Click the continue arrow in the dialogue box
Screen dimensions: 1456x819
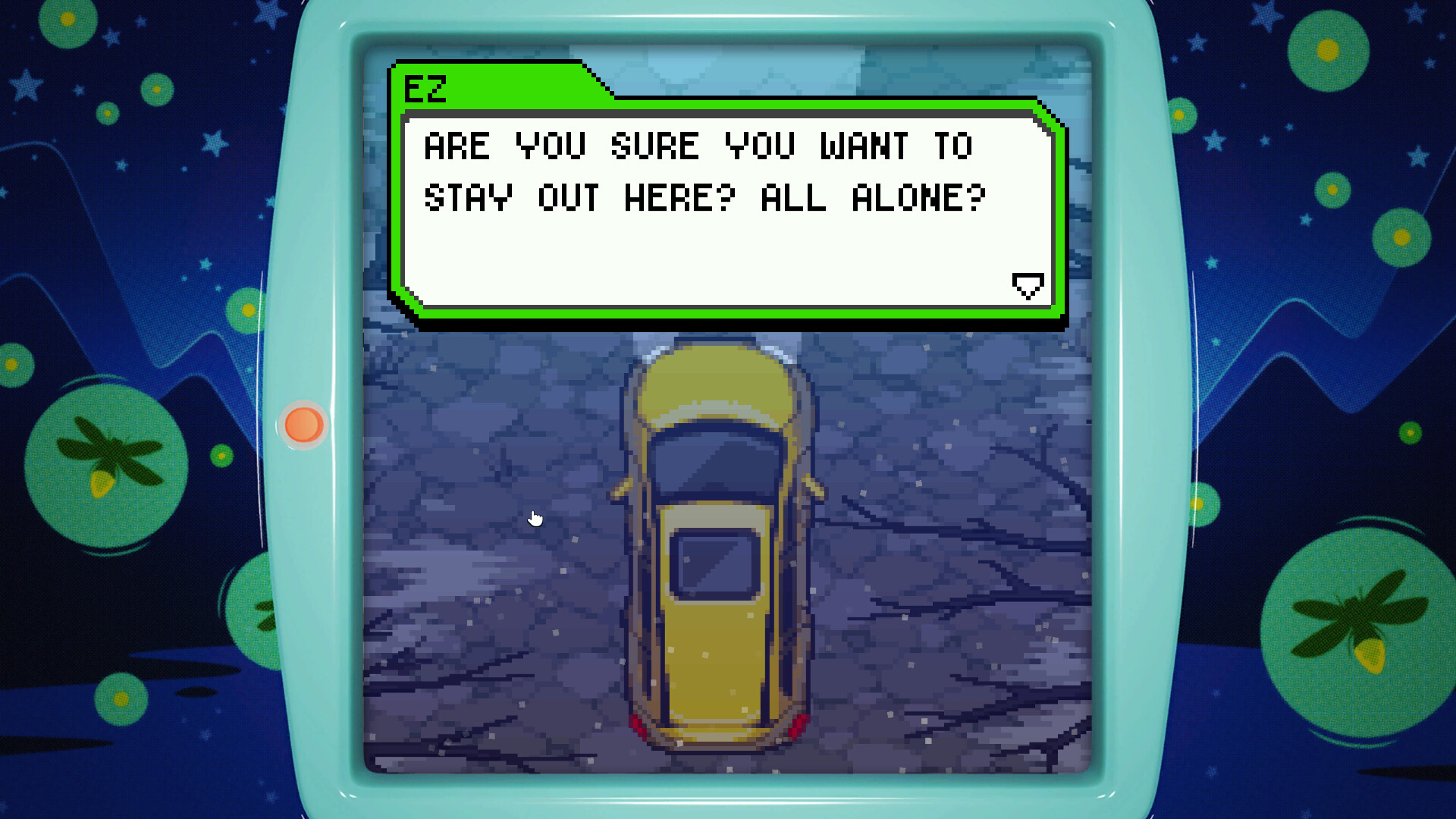pyautogui.click(x=1028, y=286)
